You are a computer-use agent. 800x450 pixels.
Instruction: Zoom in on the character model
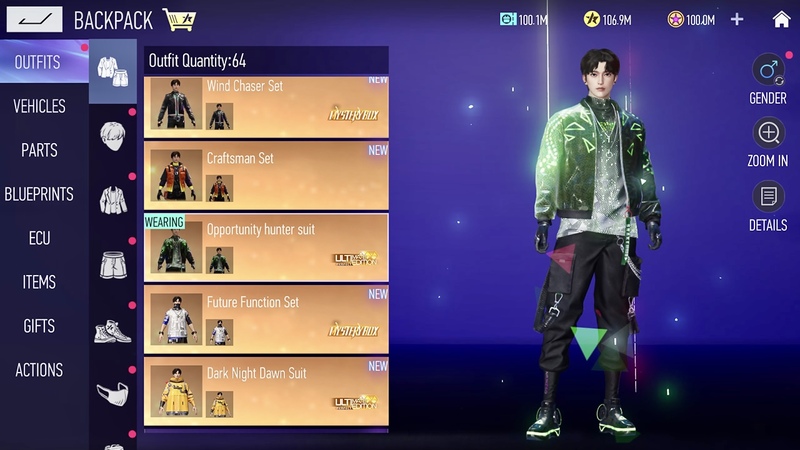tap(768, 133)
